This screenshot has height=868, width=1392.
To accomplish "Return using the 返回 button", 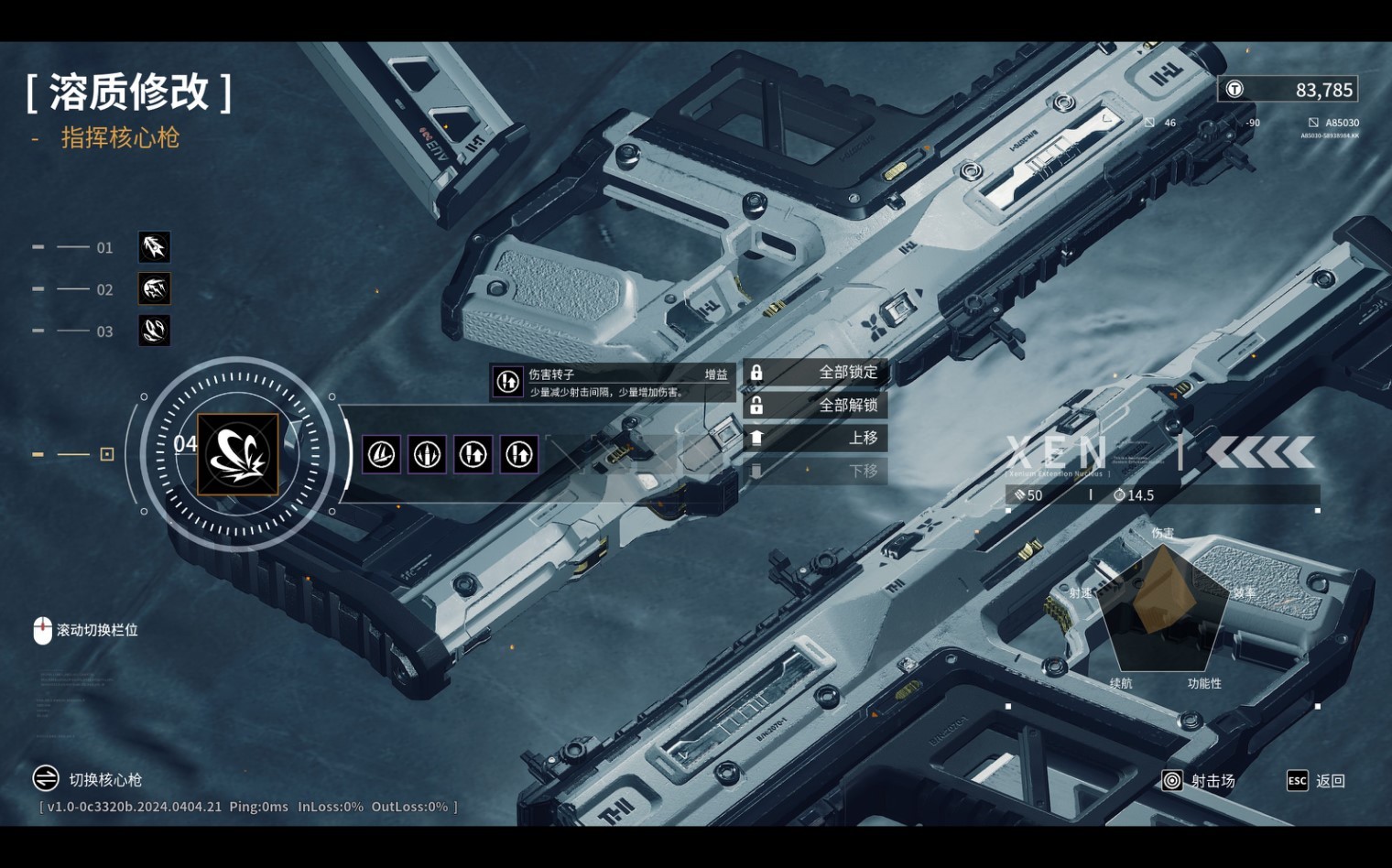I will click(1317, 781).
